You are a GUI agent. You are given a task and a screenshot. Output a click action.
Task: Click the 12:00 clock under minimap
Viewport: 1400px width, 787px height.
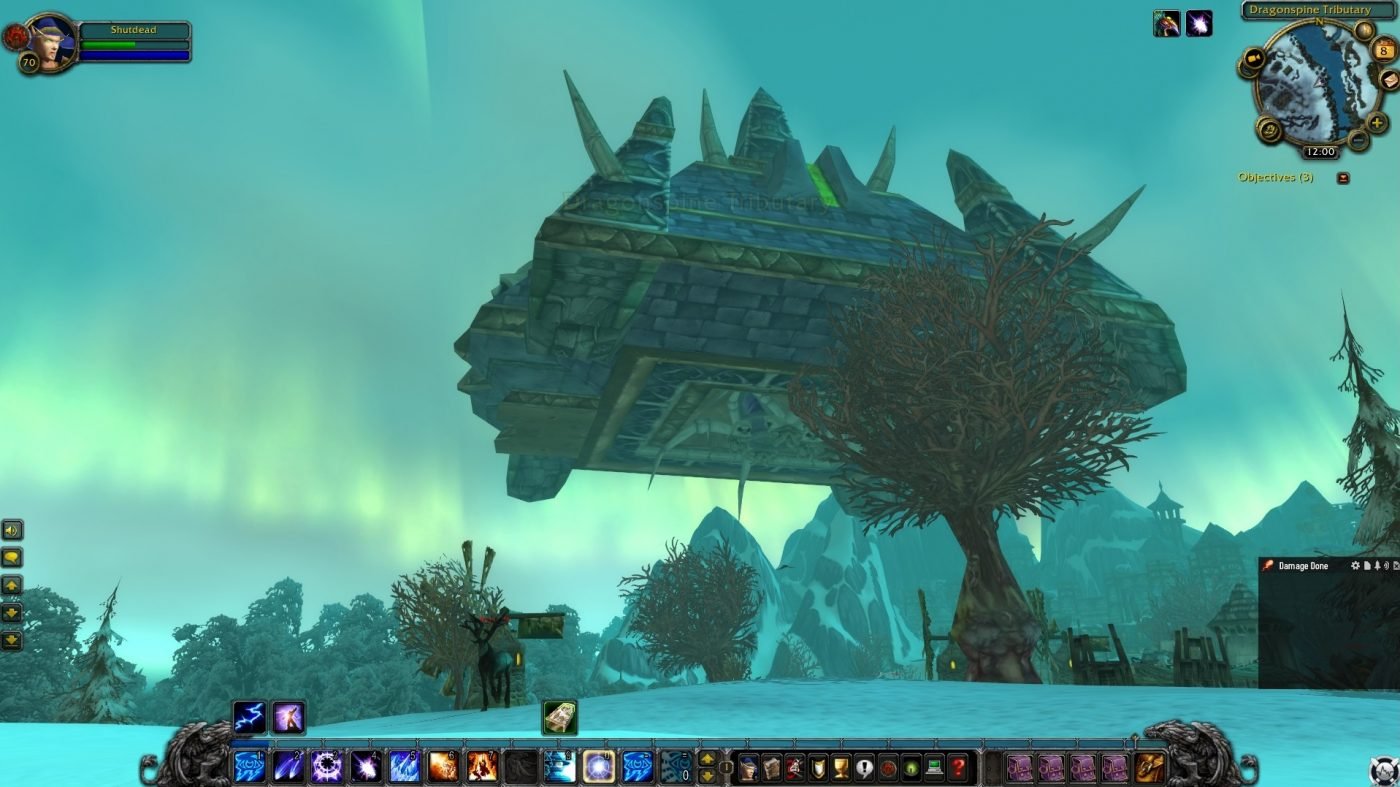(x=1320, y=152)
